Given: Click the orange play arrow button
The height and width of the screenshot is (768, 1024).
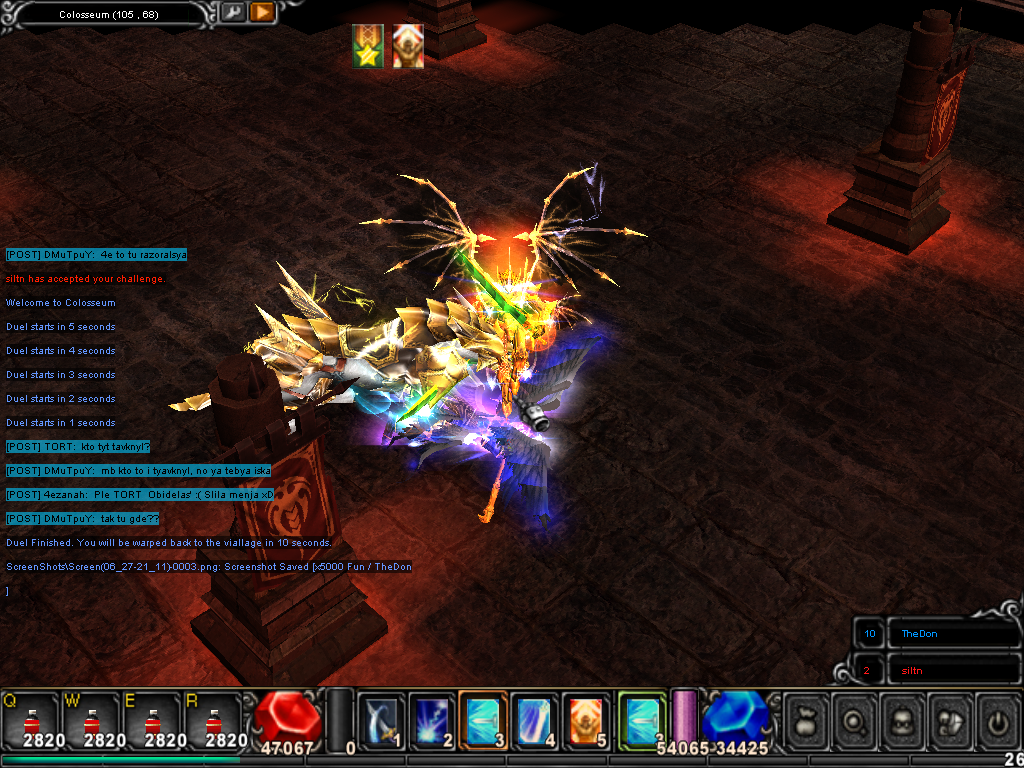Looking at the screenshot, I should click(262, 13).
